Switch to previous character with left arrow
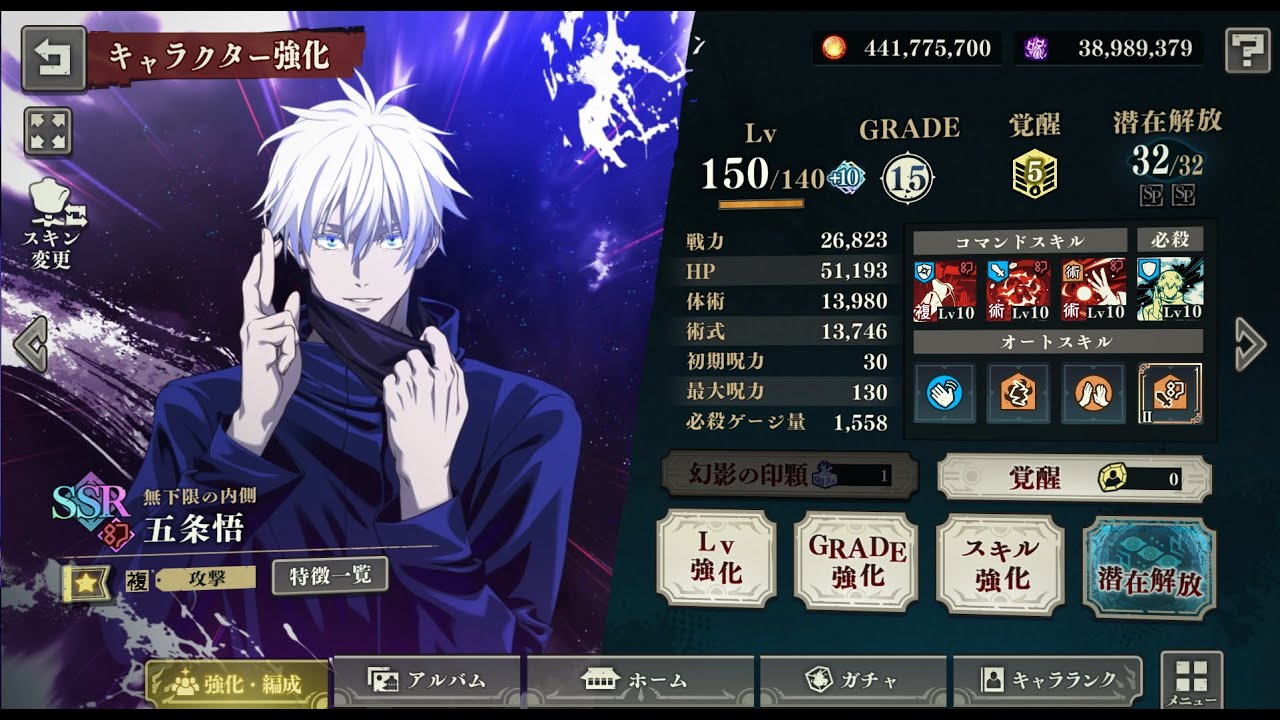This screenshot has width=1280, height=720. coord(30,345)
